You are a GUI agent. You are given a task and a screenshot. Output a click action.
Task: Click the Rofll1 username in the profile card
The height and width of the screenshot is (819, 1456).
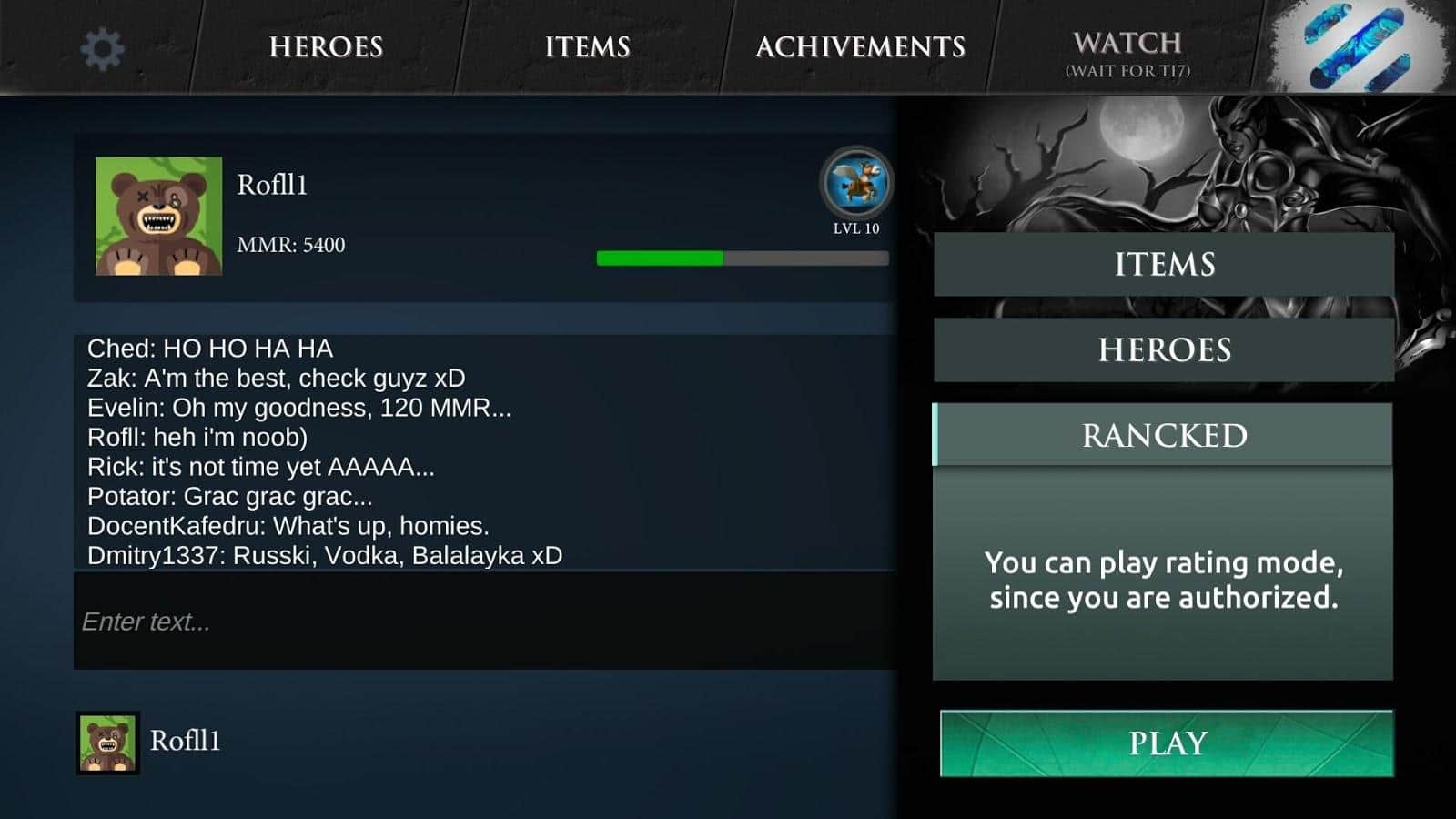(271, 186)
